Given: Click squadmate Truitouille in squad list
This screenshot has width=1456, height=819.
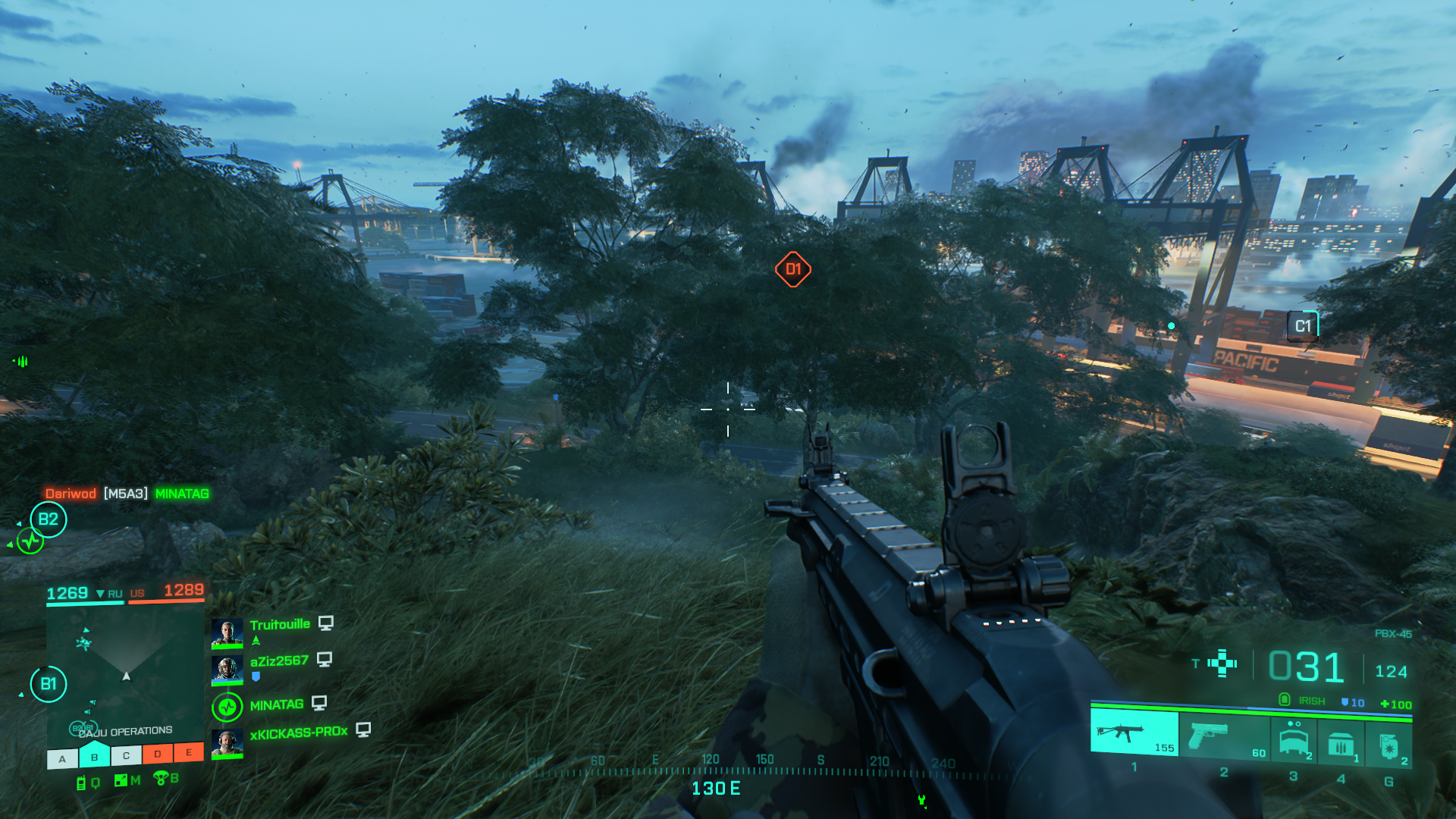Looking at the screenshot, I should (279, 625).
